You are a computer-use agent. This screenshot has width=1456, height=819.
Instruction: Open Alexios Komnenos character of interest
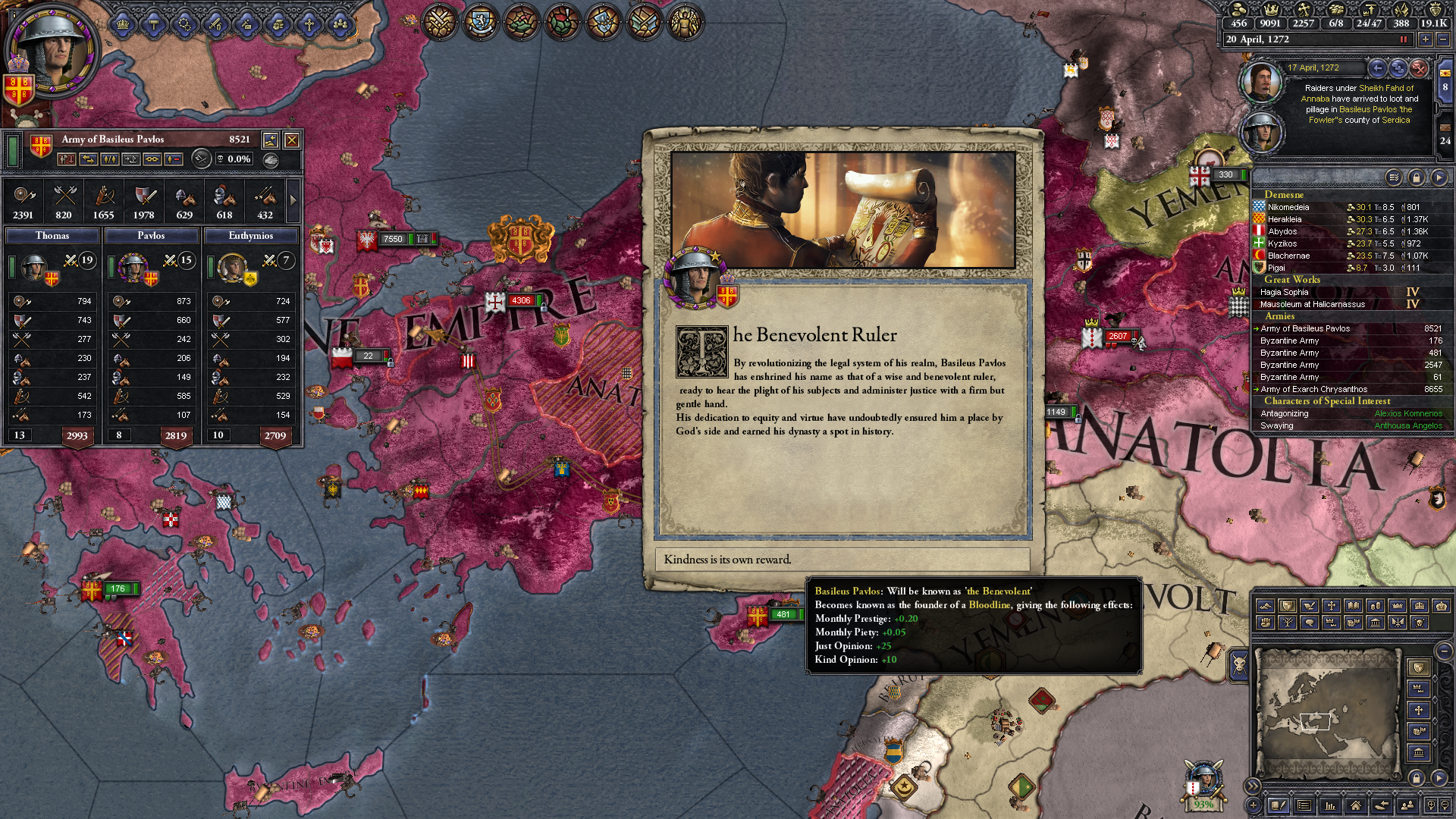(1408, 413)
